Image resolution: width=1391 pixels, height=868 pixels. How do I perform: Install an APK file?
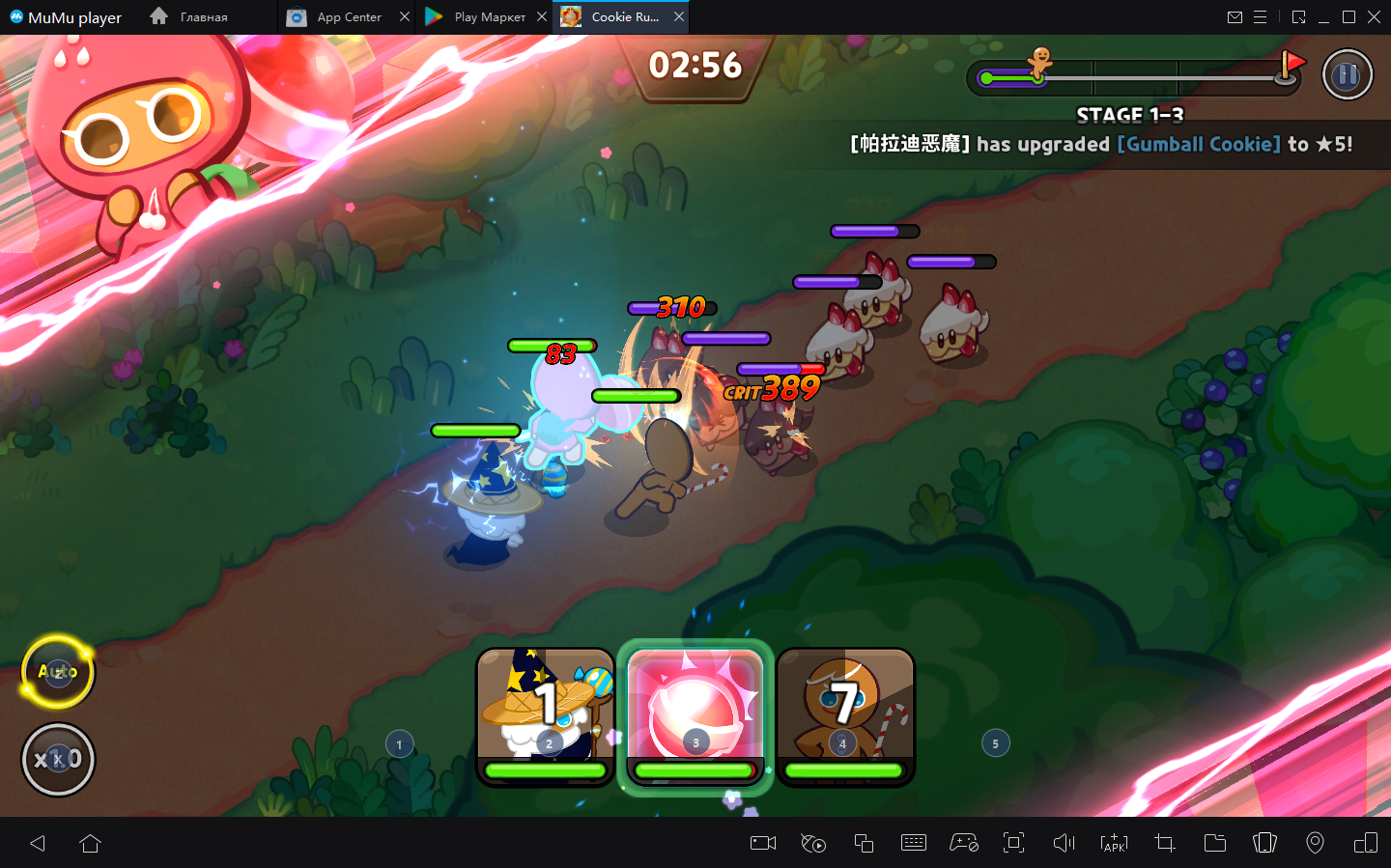pyautogui.click(x=1114, y=843)
